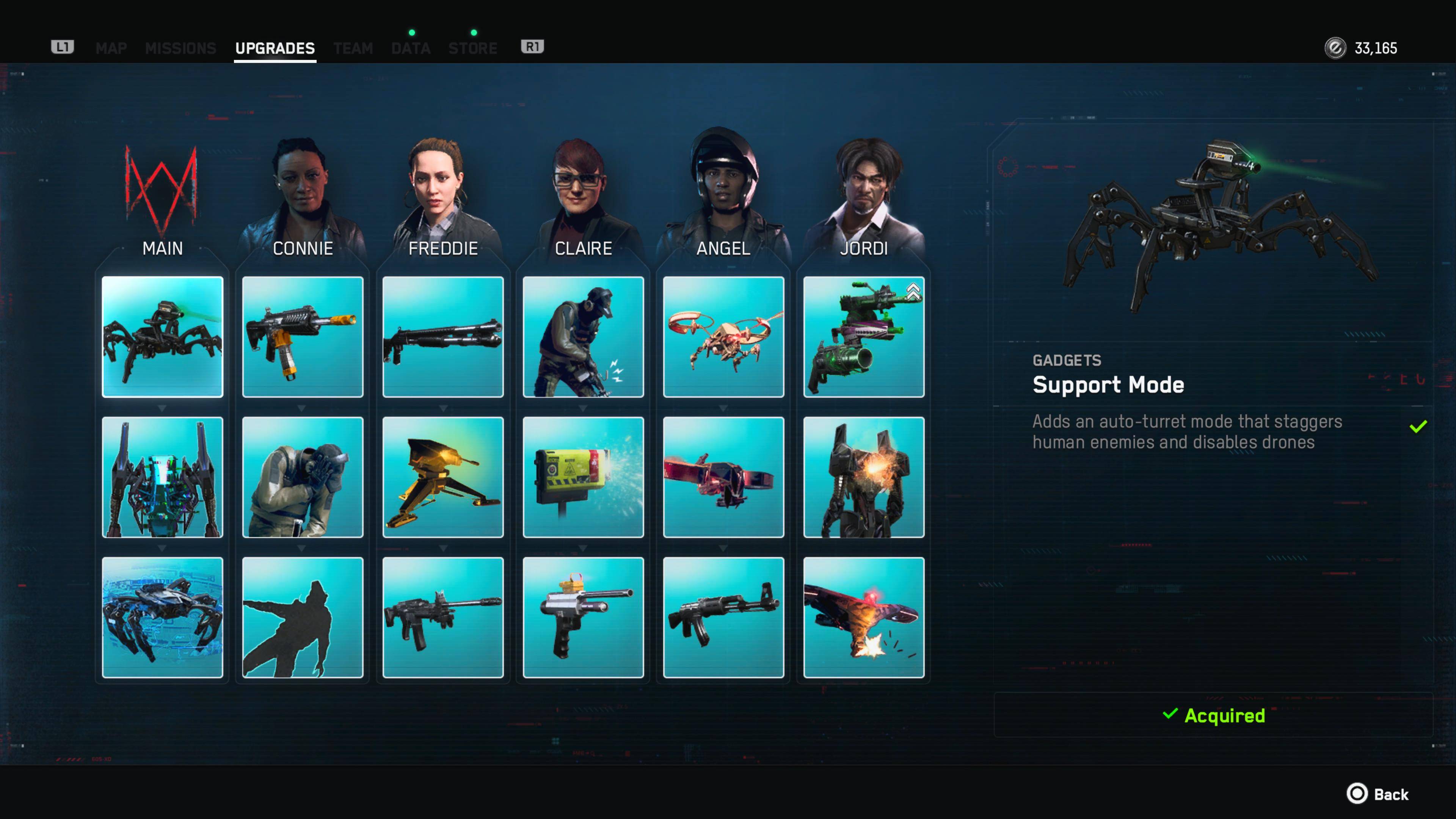Select Connie's dark silhouette figure upgrade
The height and width of the screenshot is (819, 1456).
(303, 617)
